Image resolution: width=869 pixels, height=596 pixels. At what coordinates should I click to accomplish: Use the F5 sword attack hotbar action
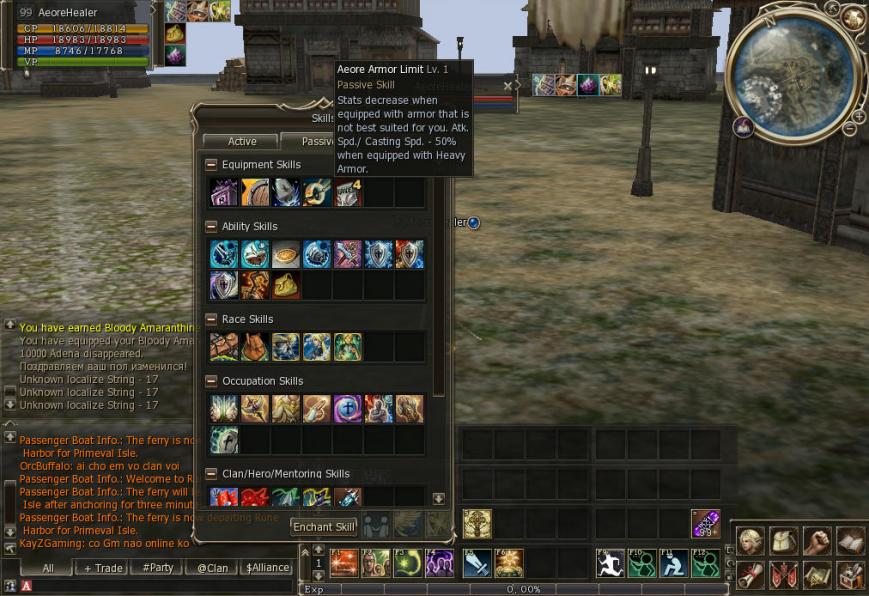[477, 564]
